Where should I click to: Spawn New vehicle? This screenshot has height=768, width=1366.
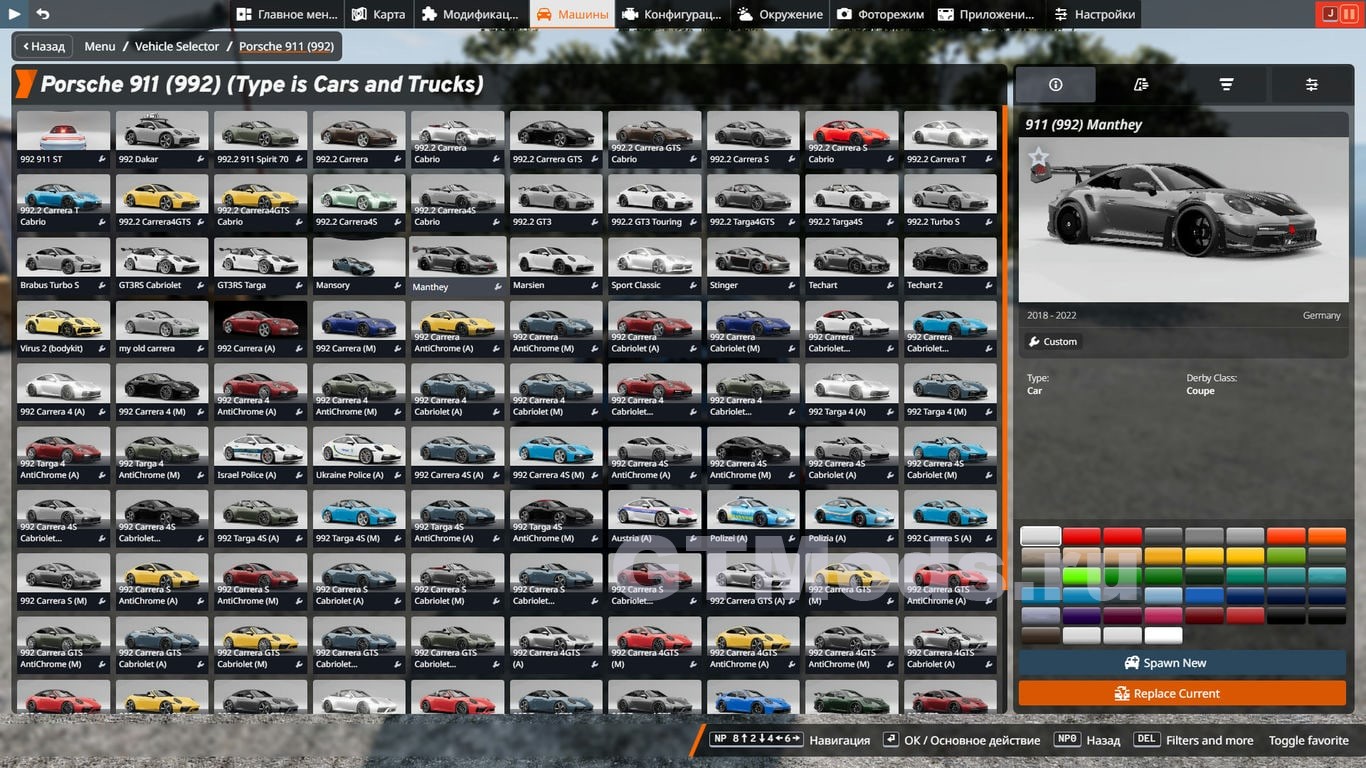(x=1182, y=663)
